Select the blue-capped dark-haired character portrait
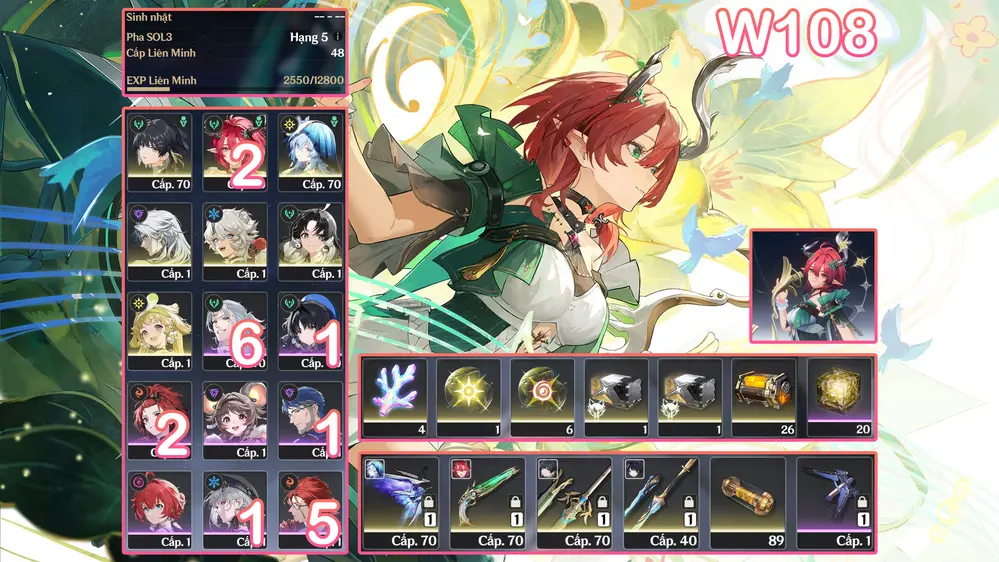 tap(310, 330)
